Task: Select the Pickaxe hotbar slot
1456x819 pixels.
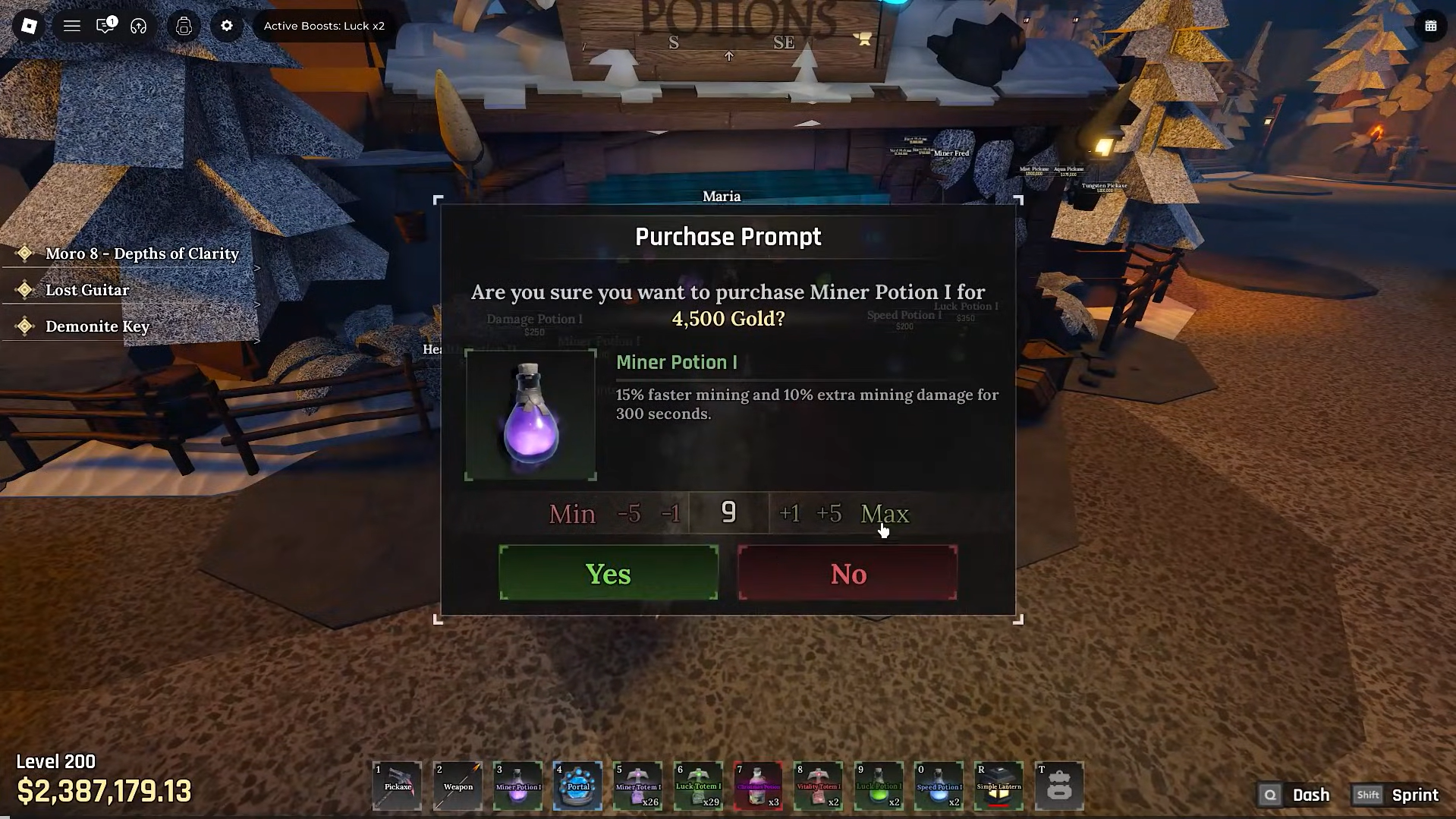Action: pyautogui.click(x=398, y=786)
